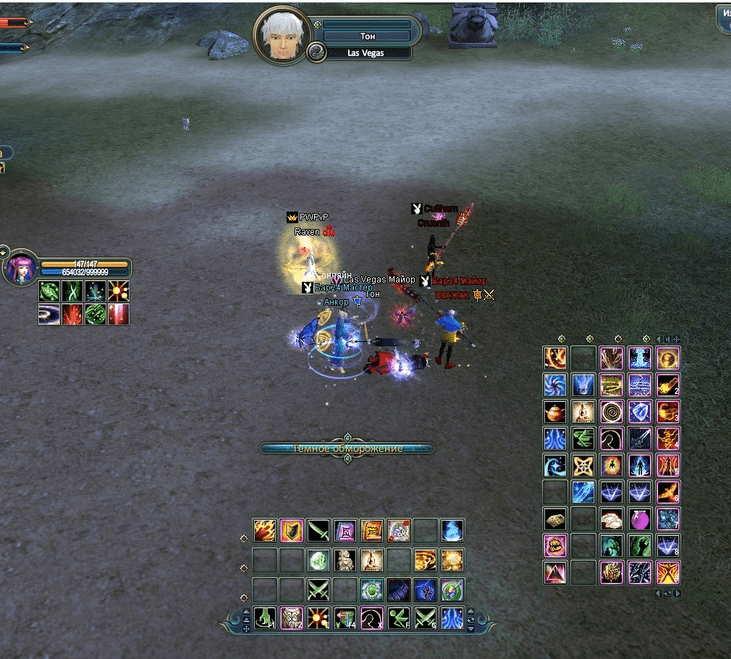Screen dimensions: 731x659
Task: Activate the red triangle skill
Action: [554, 573]
